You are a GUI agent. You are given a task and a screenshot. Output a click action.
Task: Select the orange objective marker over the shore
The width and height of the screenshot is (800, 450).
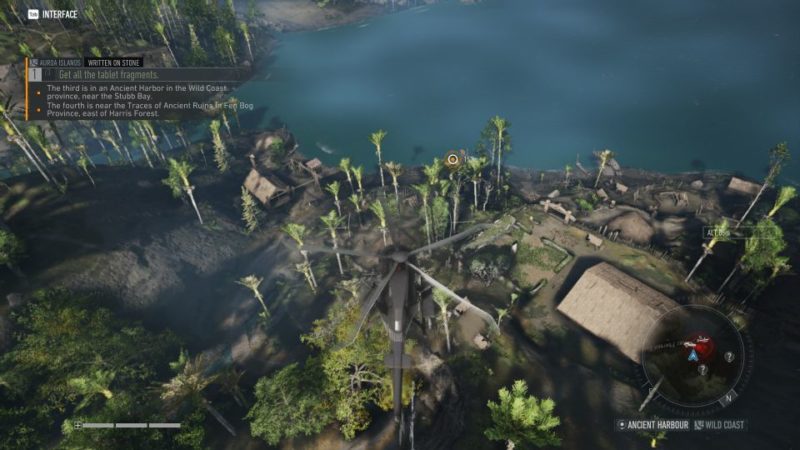click(x=453, y=159)
